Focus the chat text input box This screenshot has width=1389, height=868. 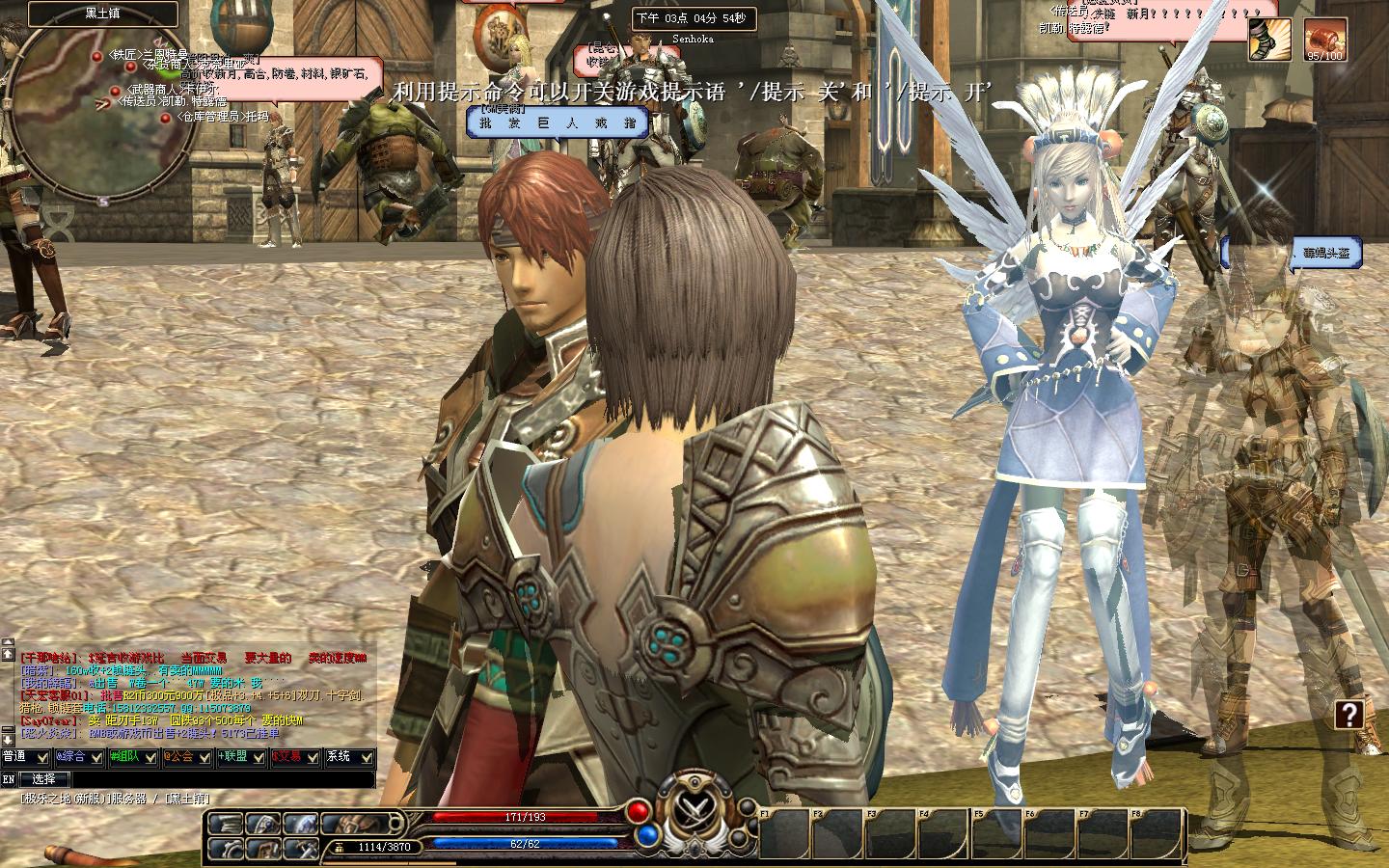[222, 778]
